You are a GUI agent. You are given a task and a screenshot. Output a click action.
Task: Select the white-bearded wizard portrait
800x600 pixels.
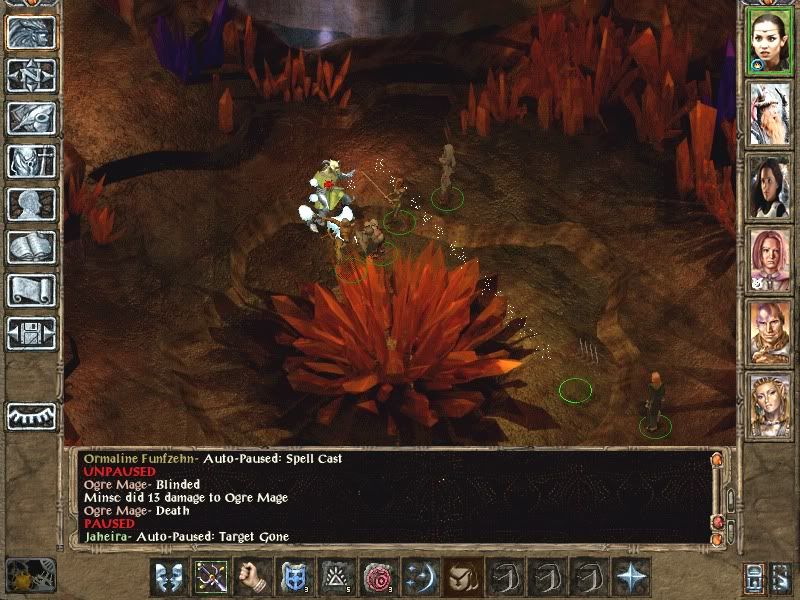(770, 113)
